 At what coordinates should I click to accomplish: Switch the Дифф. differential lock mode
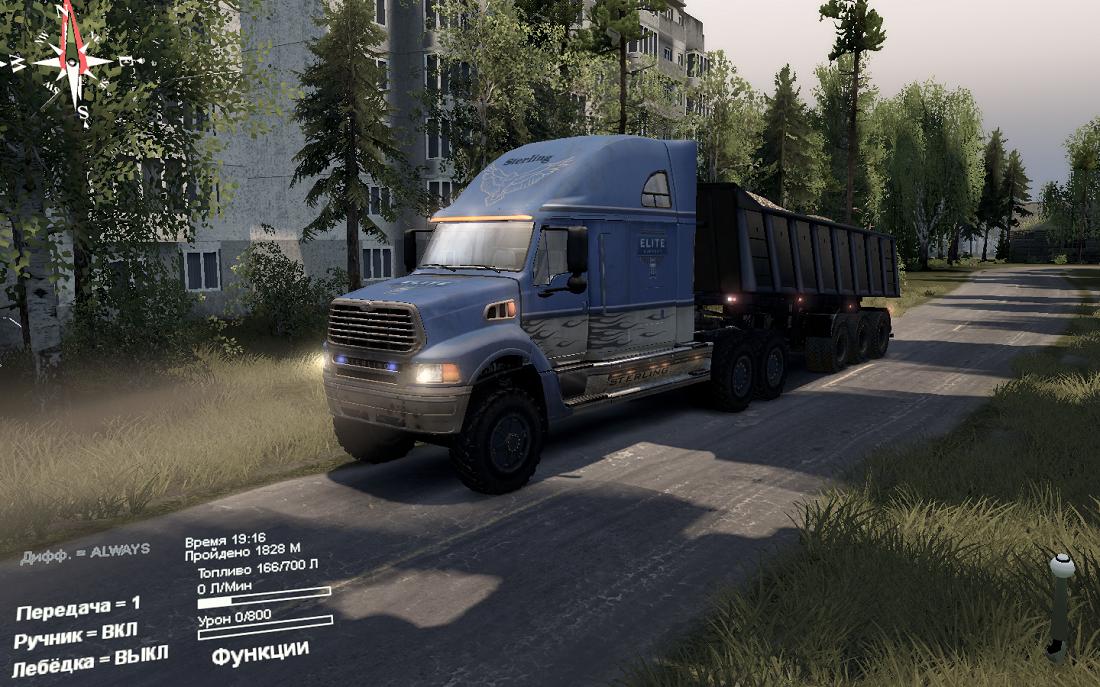[x=85, y=551]
